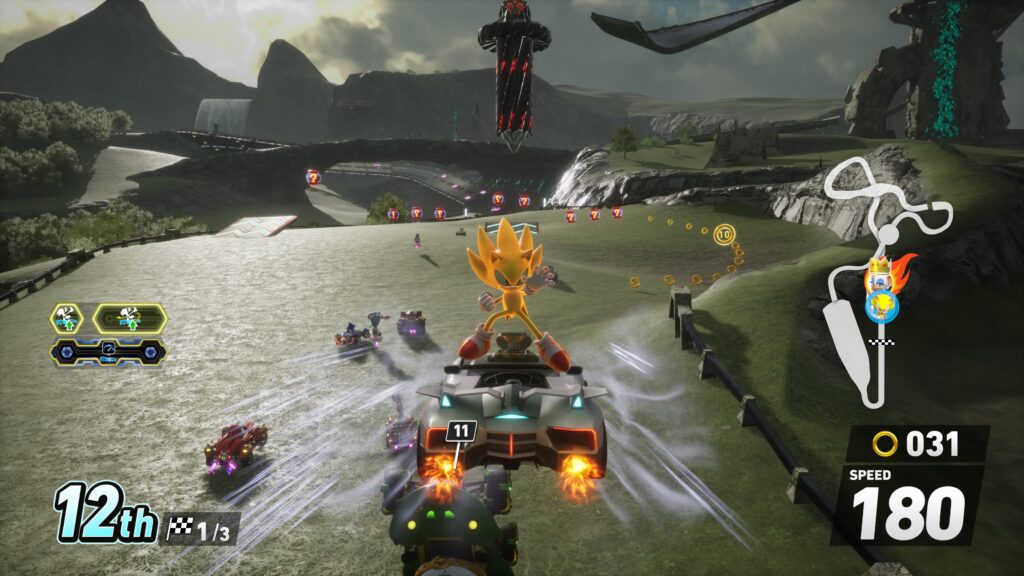Click the checkered finish line minimap marker
The height and width of the screenshot is (576, 1024).
pyautogui.click(x=882, y=343)
